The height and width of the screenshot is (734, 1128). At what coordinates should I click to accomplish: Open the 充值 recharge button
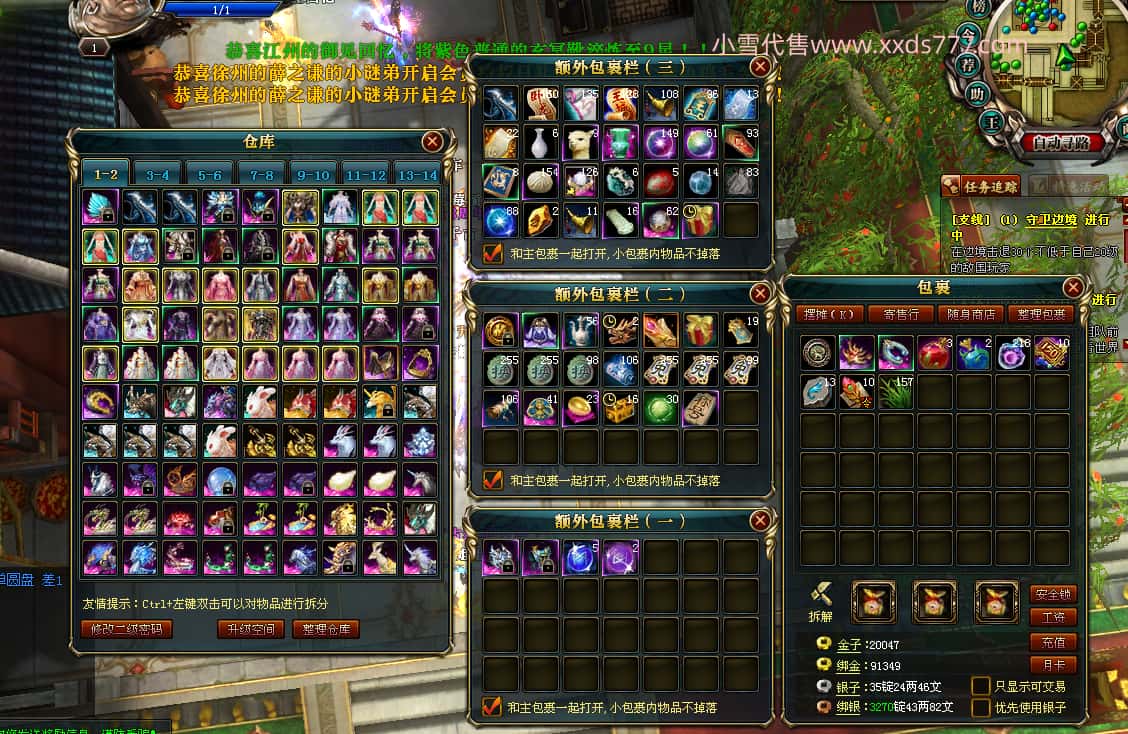[1053, 642]
